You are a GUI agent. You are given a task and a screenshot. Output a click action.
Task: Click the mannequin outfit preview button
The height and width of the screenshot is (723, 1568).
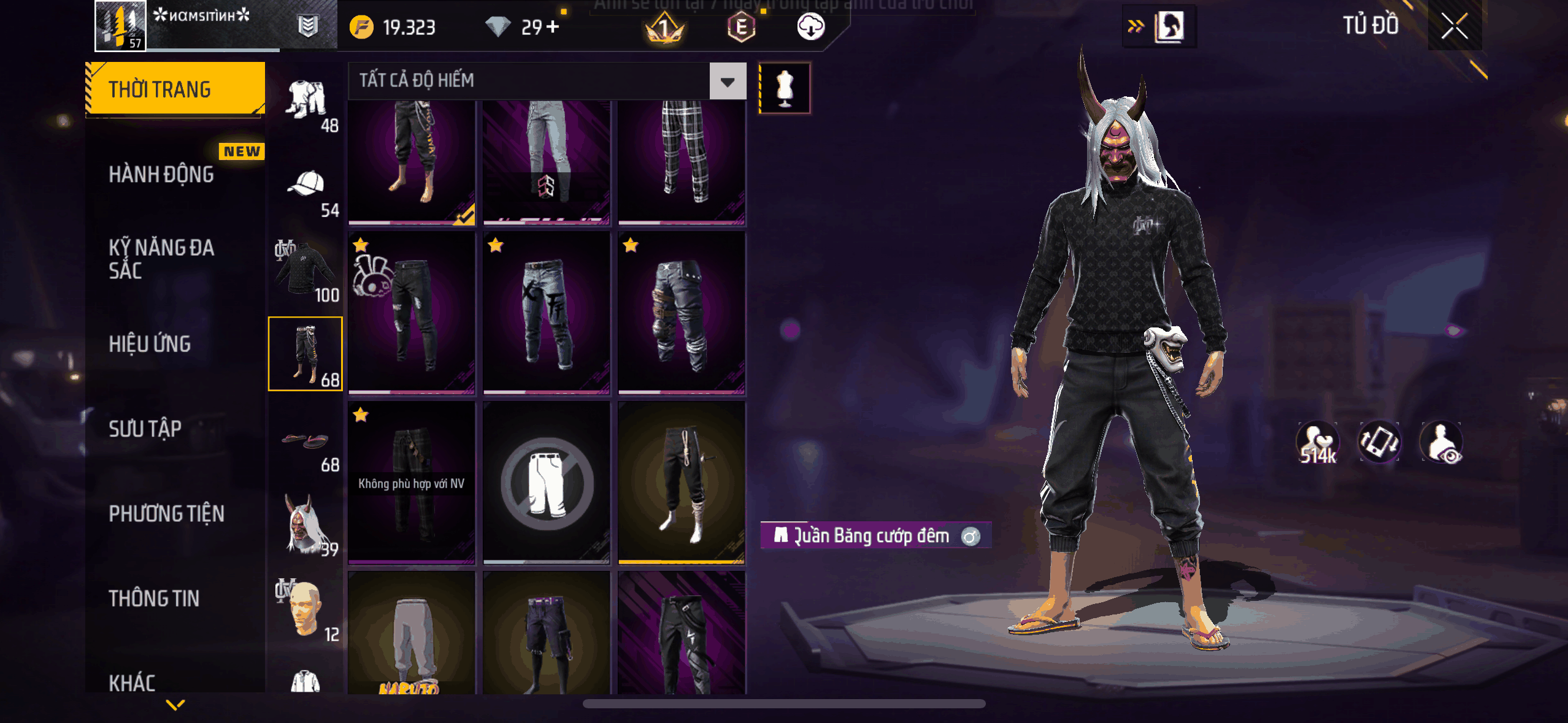785,88
